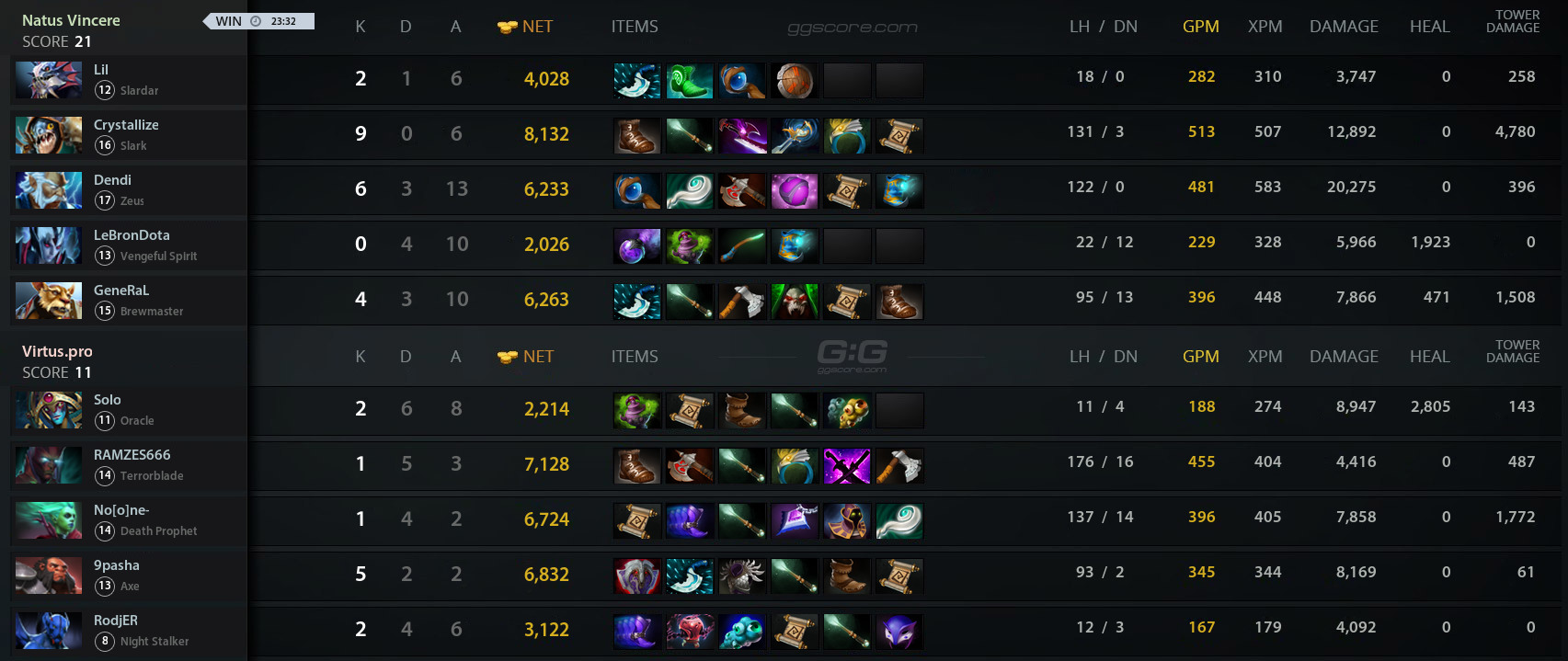Select RodjER's Night Stalker portrait
Viewport: 1568px width, 661px height.
49,631
